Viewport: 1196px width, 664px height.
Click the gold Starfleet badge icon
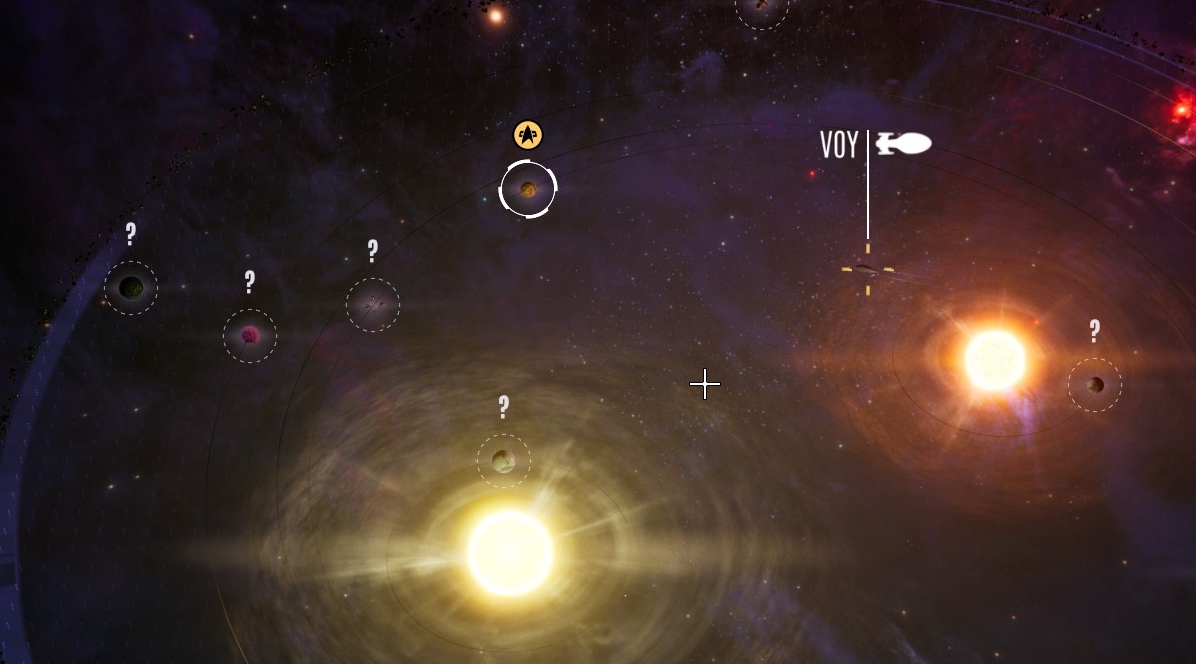528,134
